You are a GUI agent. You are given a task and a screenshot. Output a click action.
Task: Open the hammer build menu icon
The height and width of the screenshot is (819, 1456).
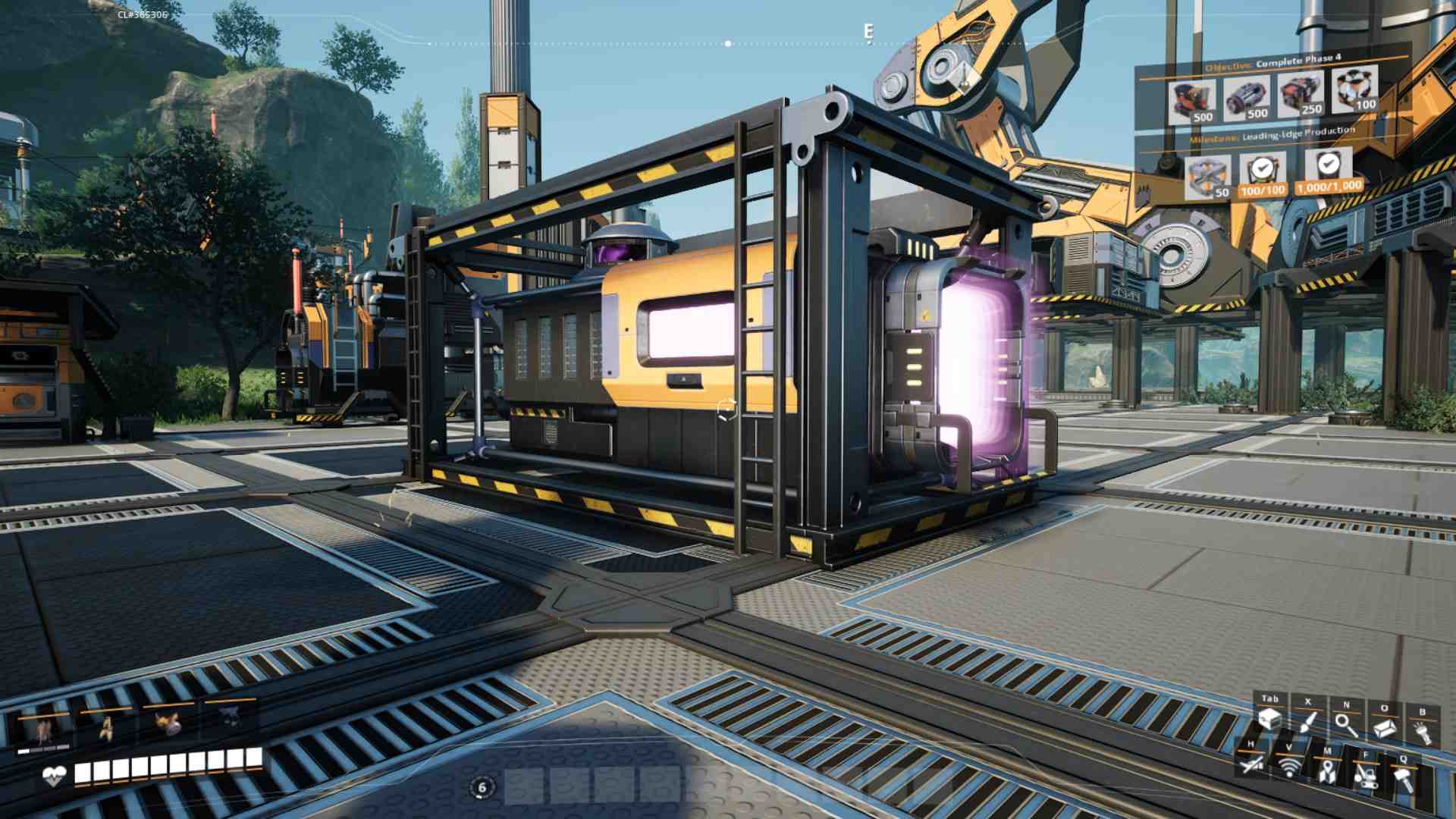coord(1404,779)
